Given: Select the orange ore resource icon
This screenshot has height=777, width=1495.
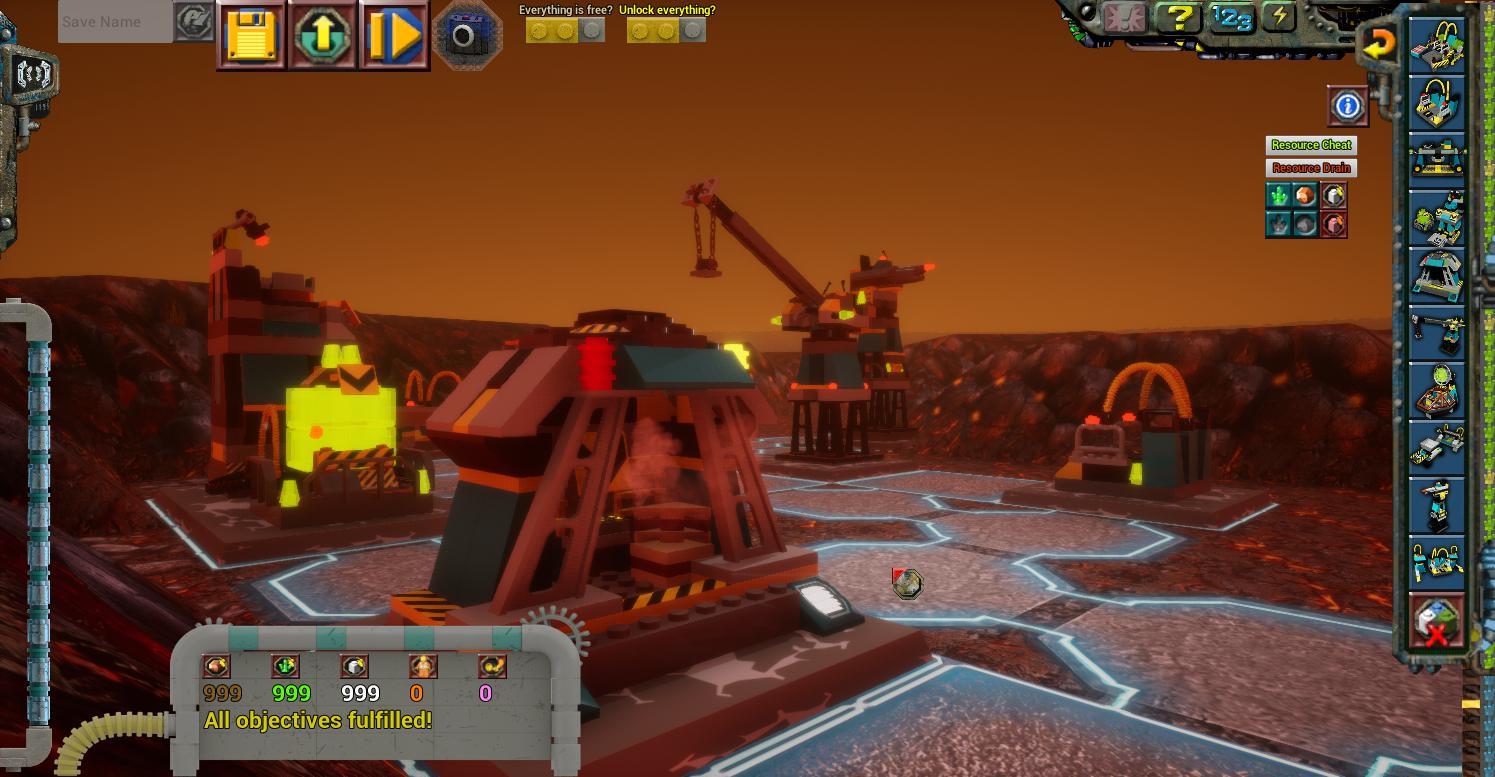Looking at the screenshot, I should pos(1305,195).
